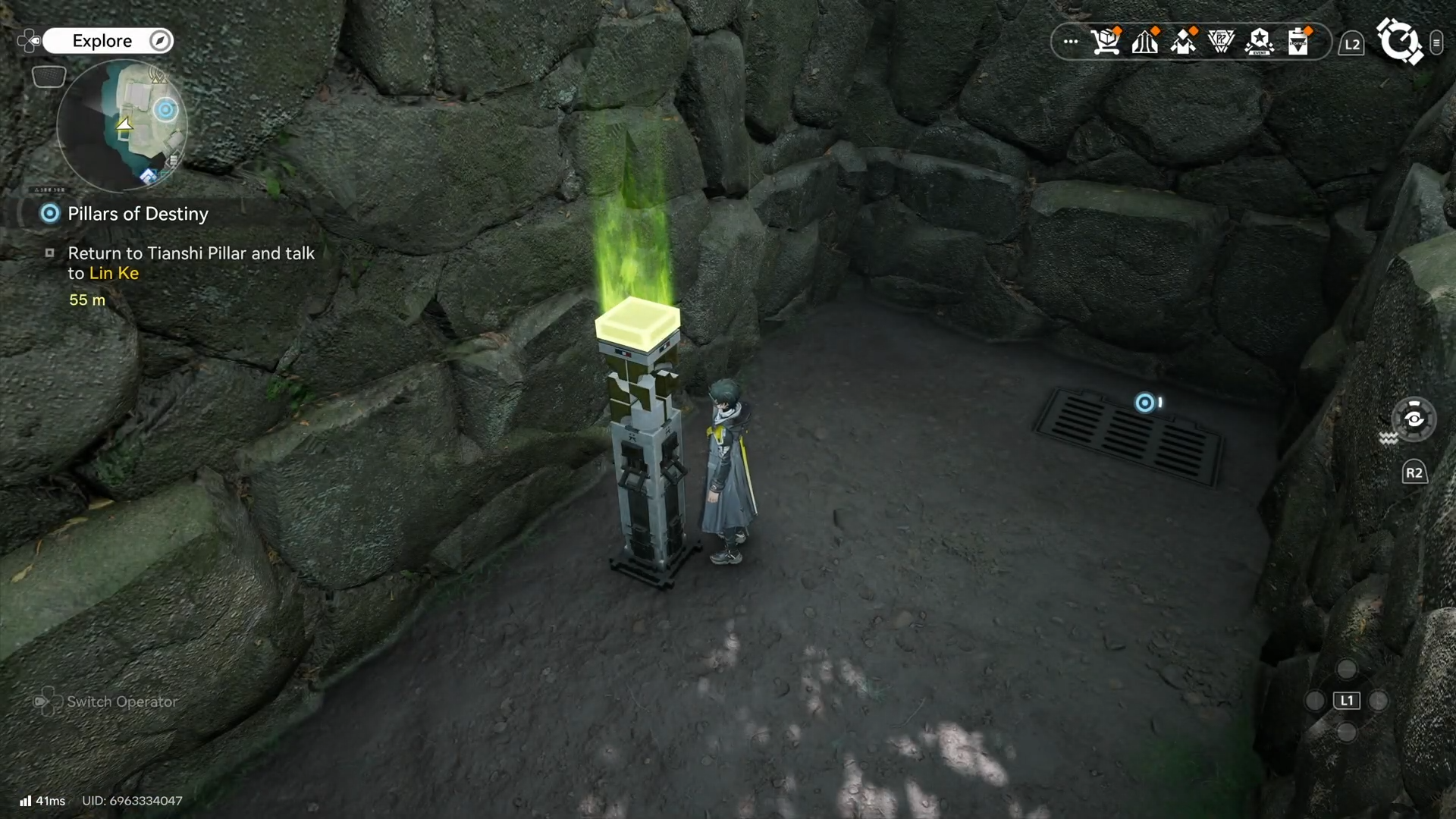Expand the three-dots more menu
The image size is (1456, 819).
pyautogui.click(x=1070, y=42)
